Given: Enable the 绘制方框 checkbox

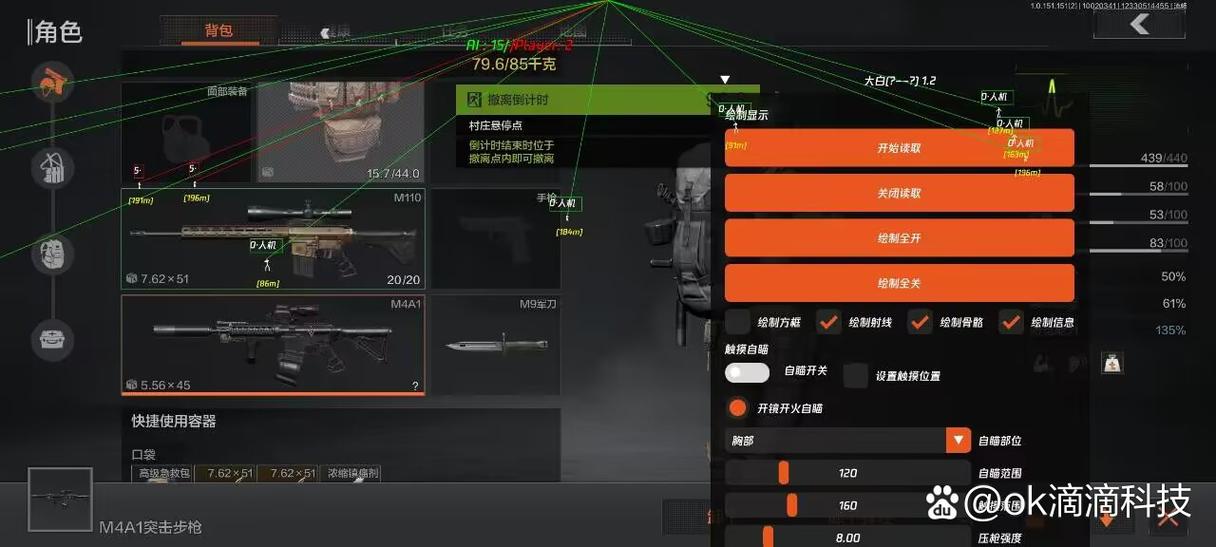Looking at the screenshot, I should (738, 322).
